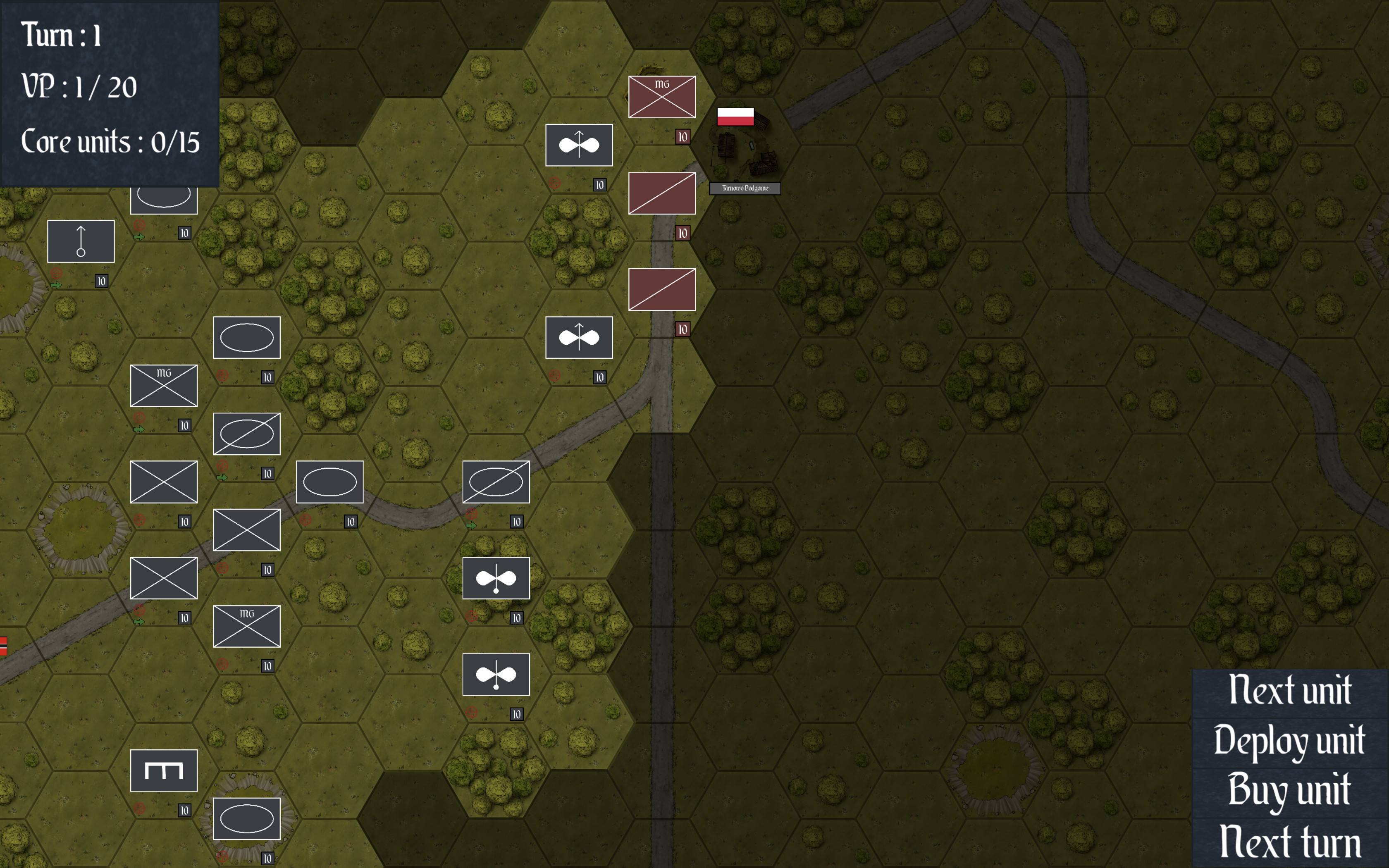This screenshot has width=1389, height=868.
Task: Click the Tarnowo Podgorne town name label
Action: click(x=745, y=188)
